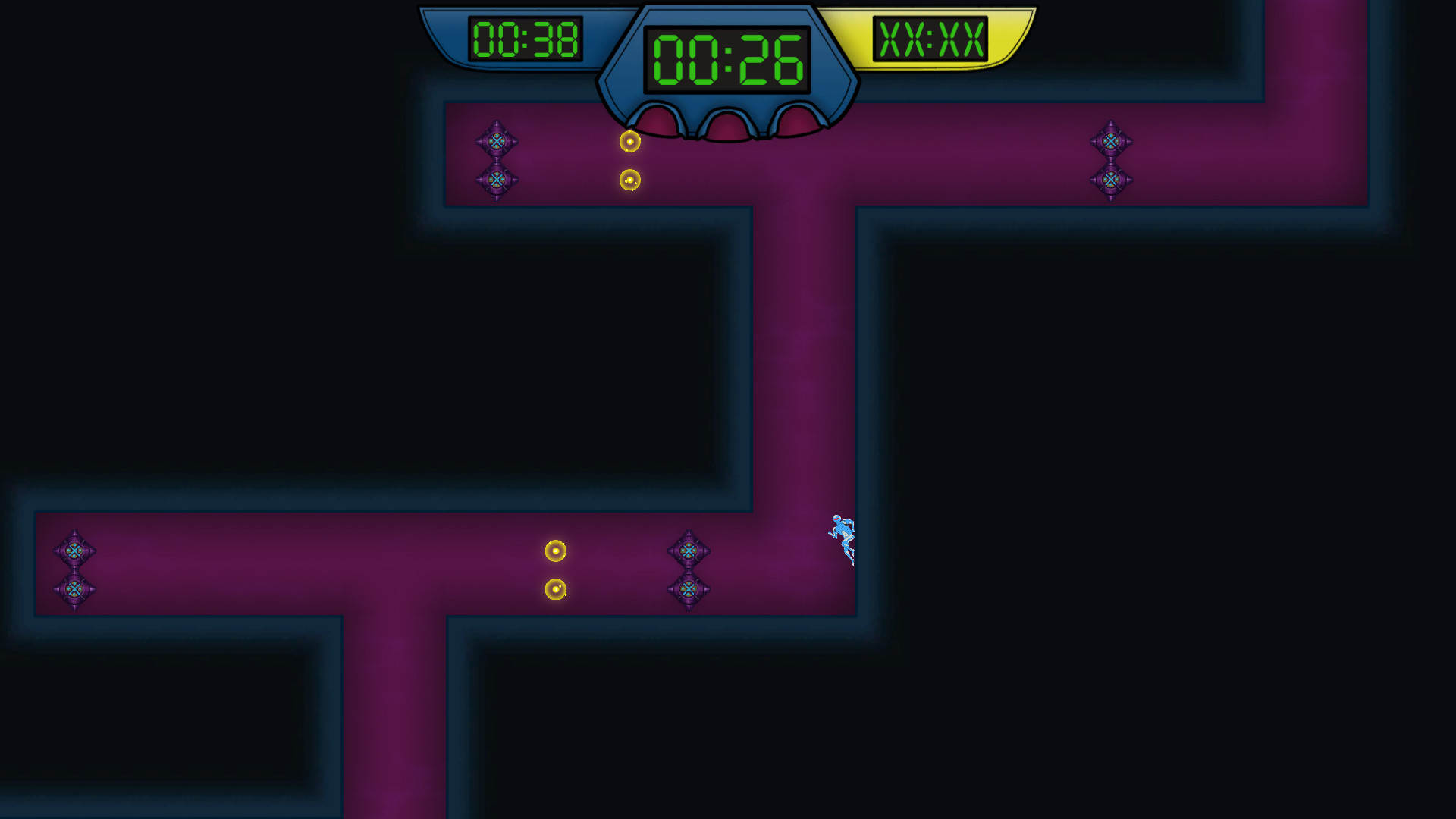This screenshot has height=819, width=1456.
Task: Select the bottom spike mine on the far-left corridor
Action: click(75, 588)
